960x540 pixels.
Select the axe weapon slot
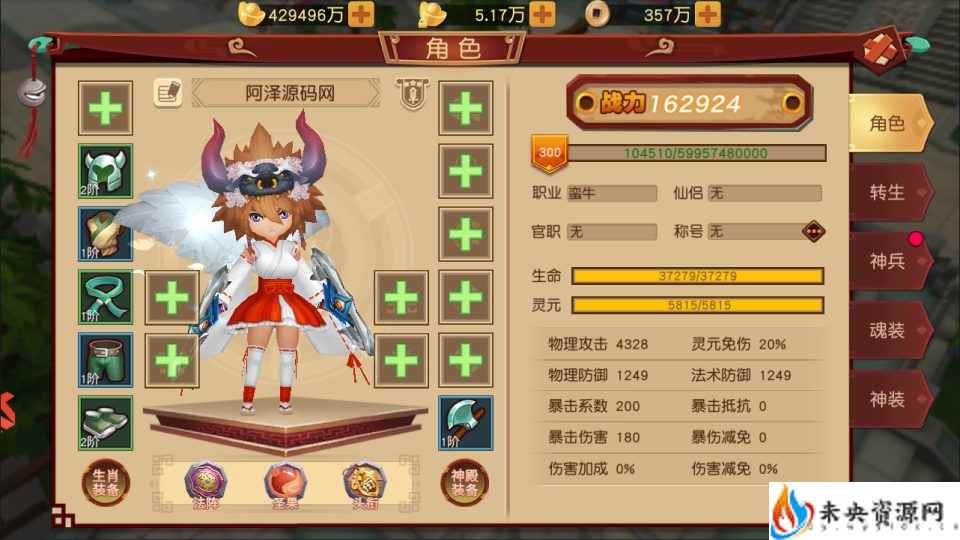[x=465, y=422]
